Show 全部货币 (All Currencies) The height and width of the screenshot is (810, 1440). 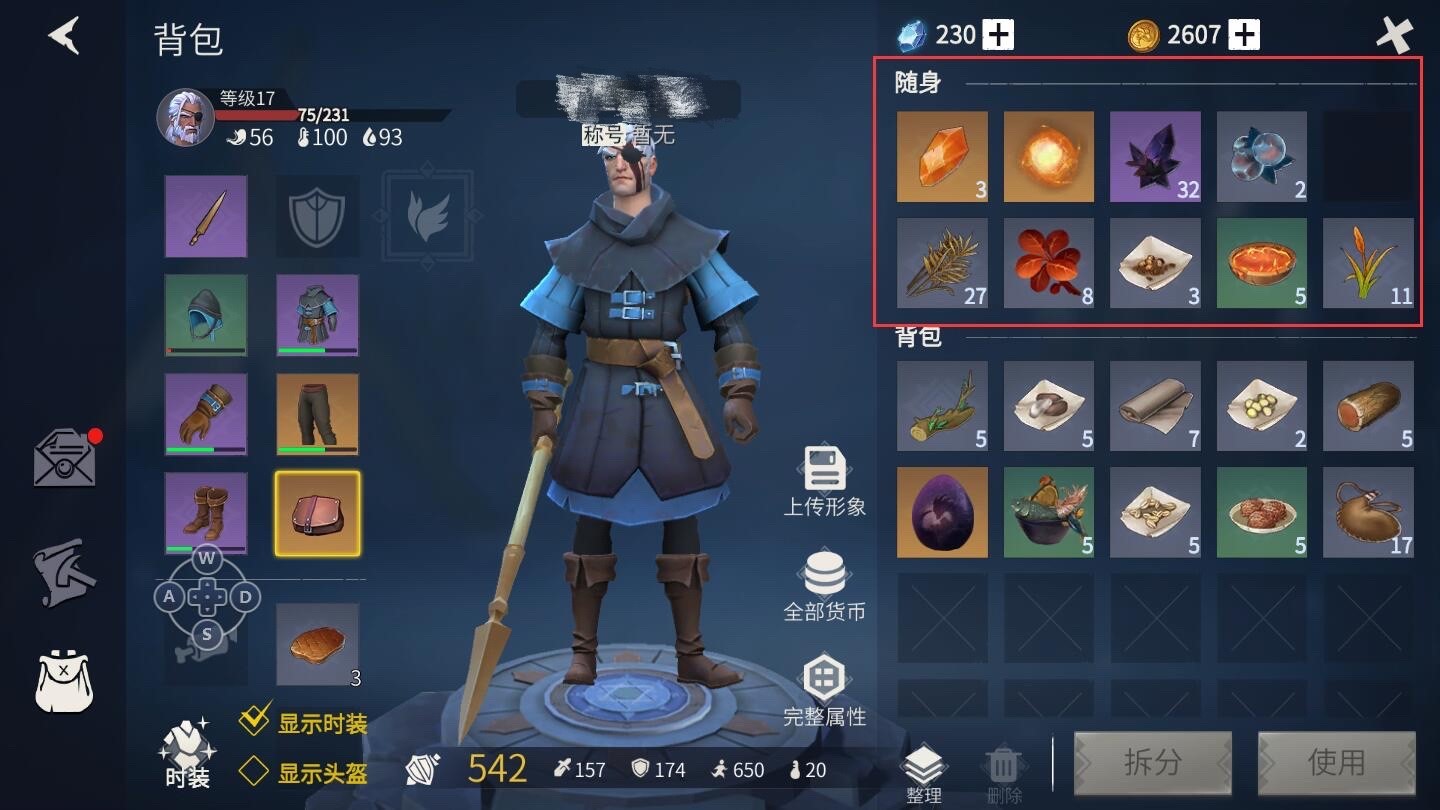[x=824, y=586]
